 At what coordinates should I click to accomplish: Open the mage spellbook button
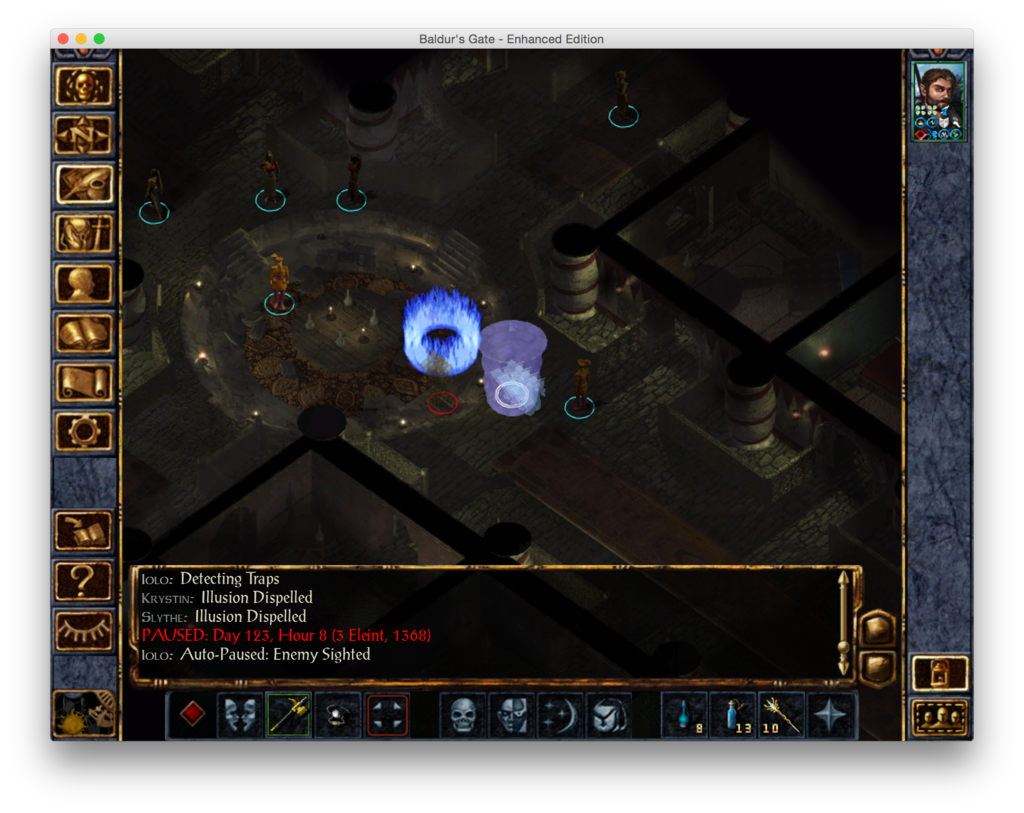tap(84, 333)
